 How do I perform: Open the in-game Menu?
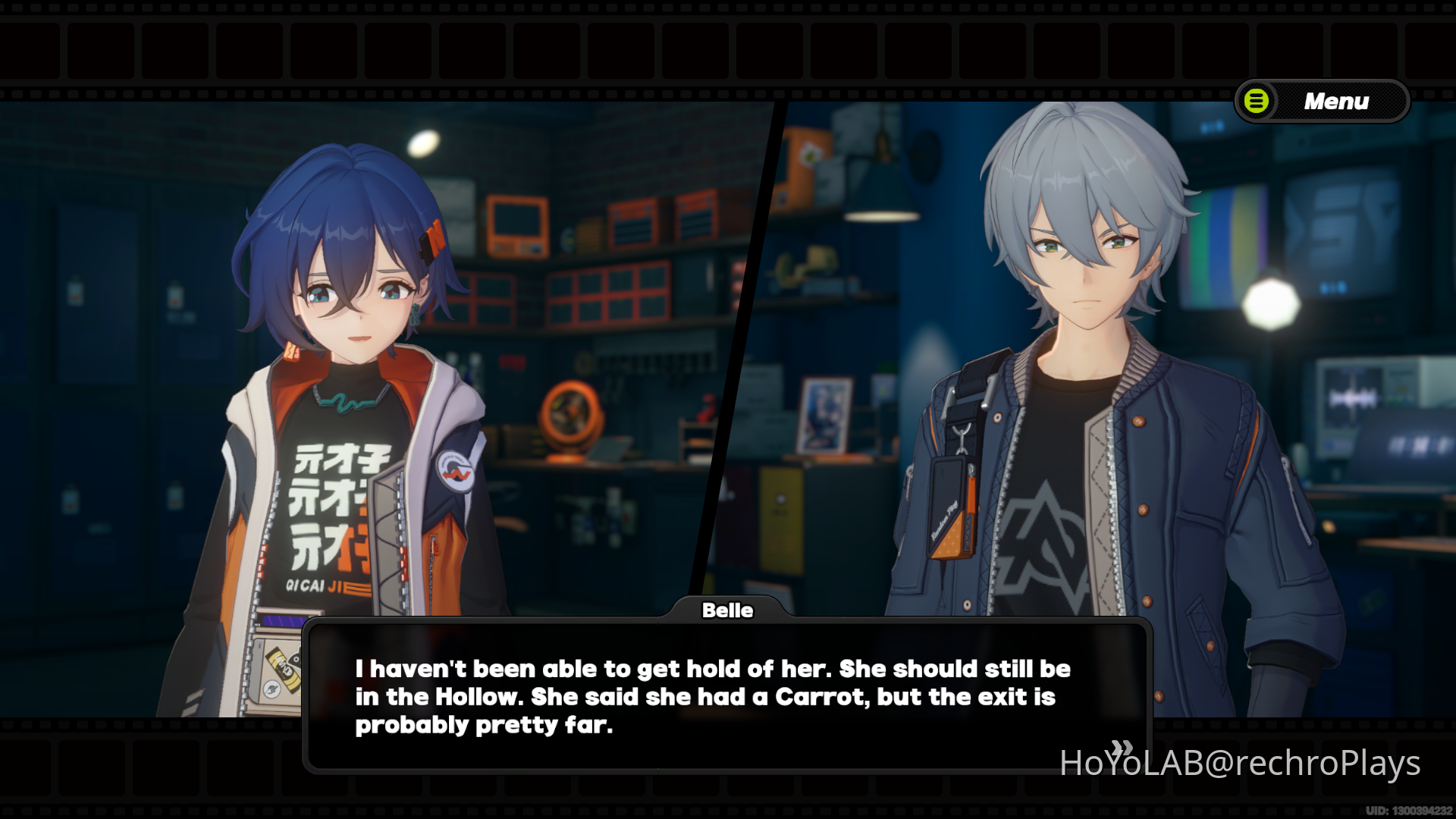click(1336, 101)
